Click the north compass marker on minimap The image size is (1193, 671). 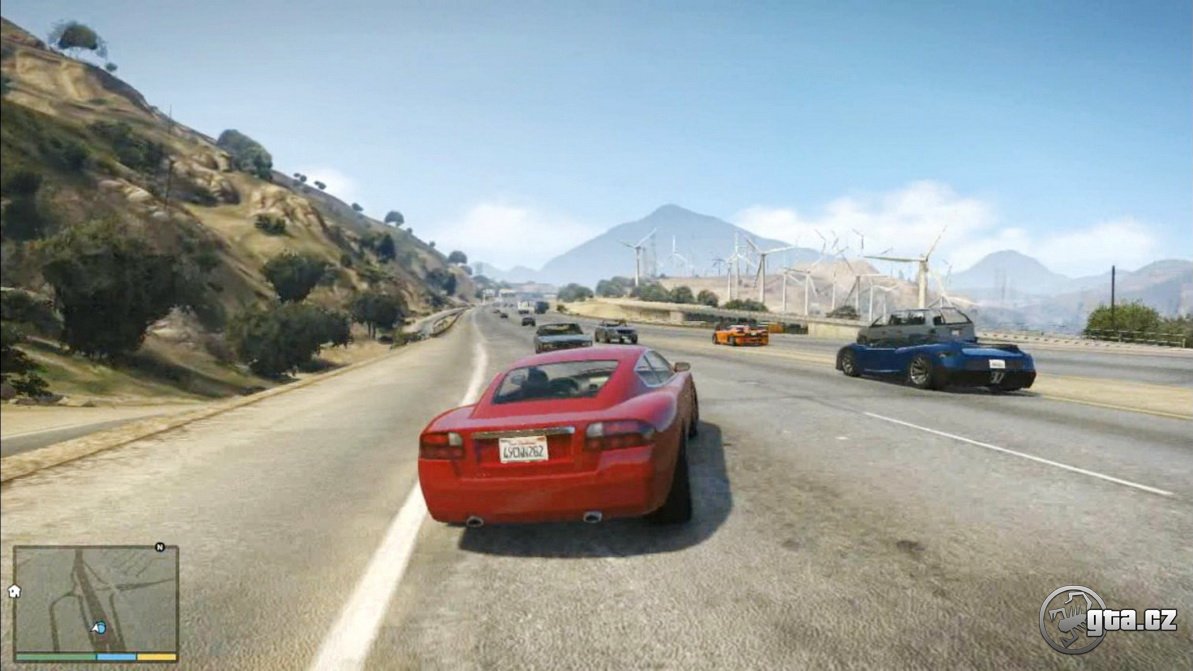[x=160, y=547]
